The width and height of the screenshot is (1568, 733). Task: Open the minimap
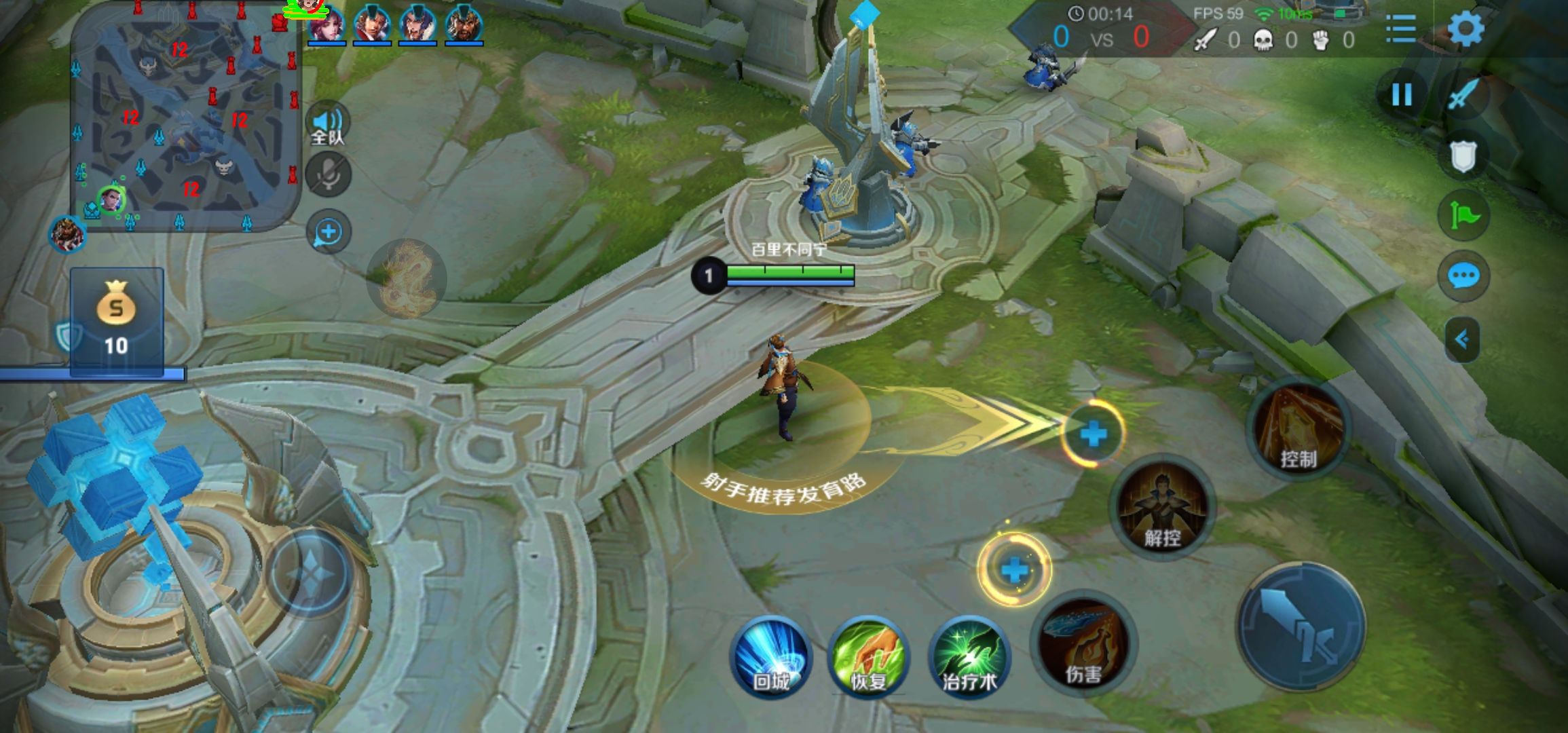click(x=185, y=115)
